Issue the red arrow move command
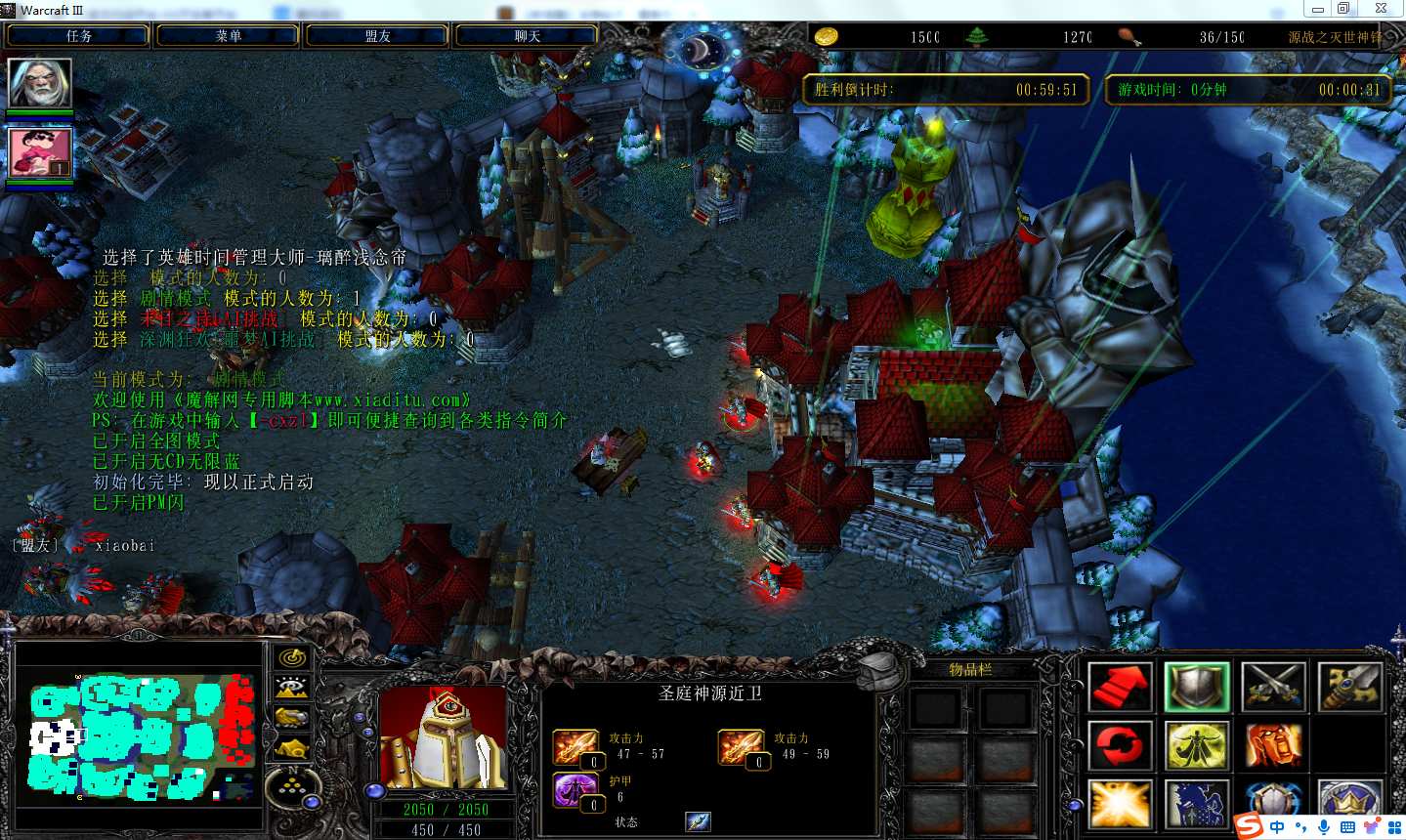This screenshot has width=1406, height=840. (1120, 687)
